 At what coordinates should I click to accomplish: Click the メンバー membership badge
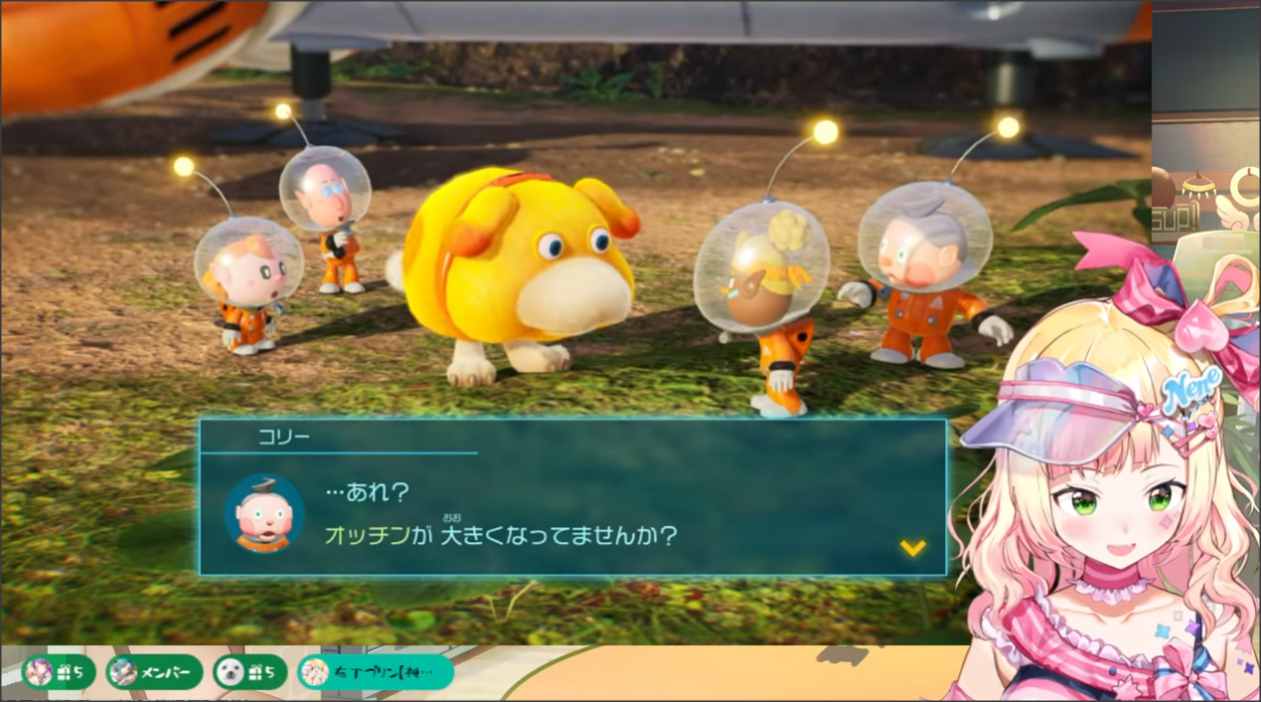click(154, 672)
